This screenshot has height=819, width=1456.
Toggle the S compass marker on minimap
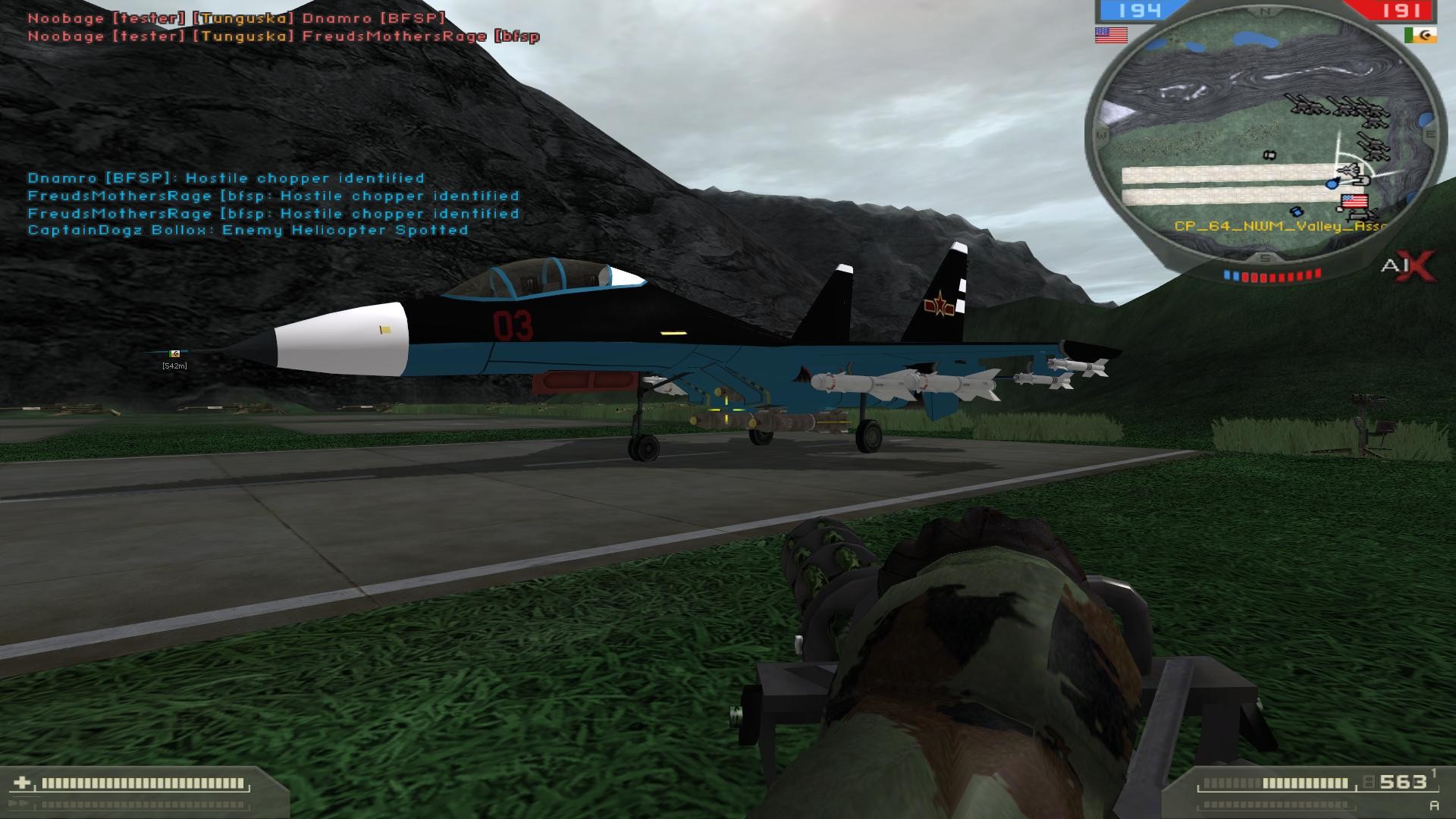[1263, 257]
